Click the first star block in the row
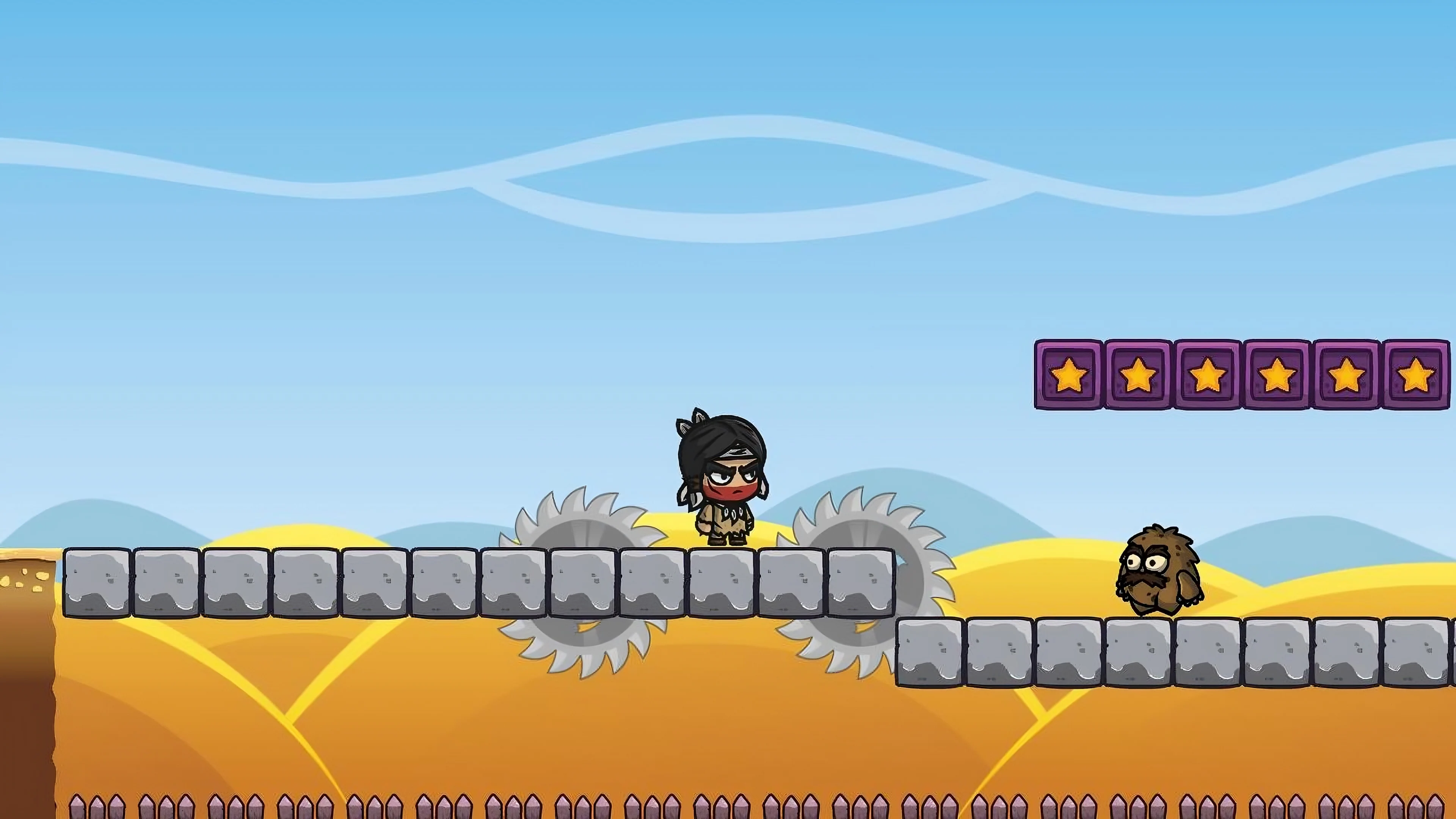The width and height of the screenshot is (1456, 819). (1068, 376)
